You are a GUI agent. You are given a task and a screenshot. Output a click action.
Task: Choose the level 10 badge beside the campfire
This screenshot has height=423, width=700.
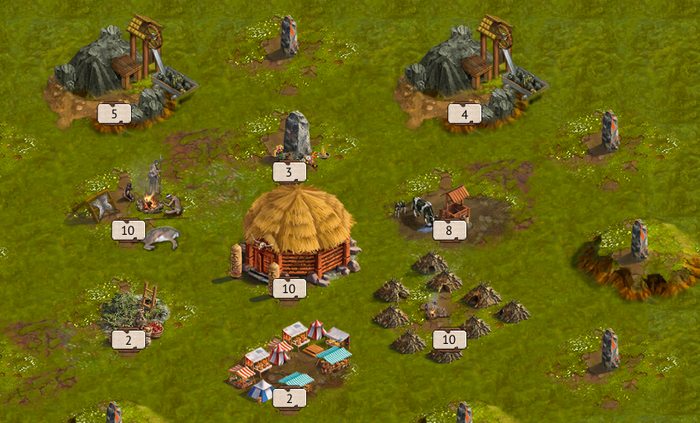click(x=128, y=230)
